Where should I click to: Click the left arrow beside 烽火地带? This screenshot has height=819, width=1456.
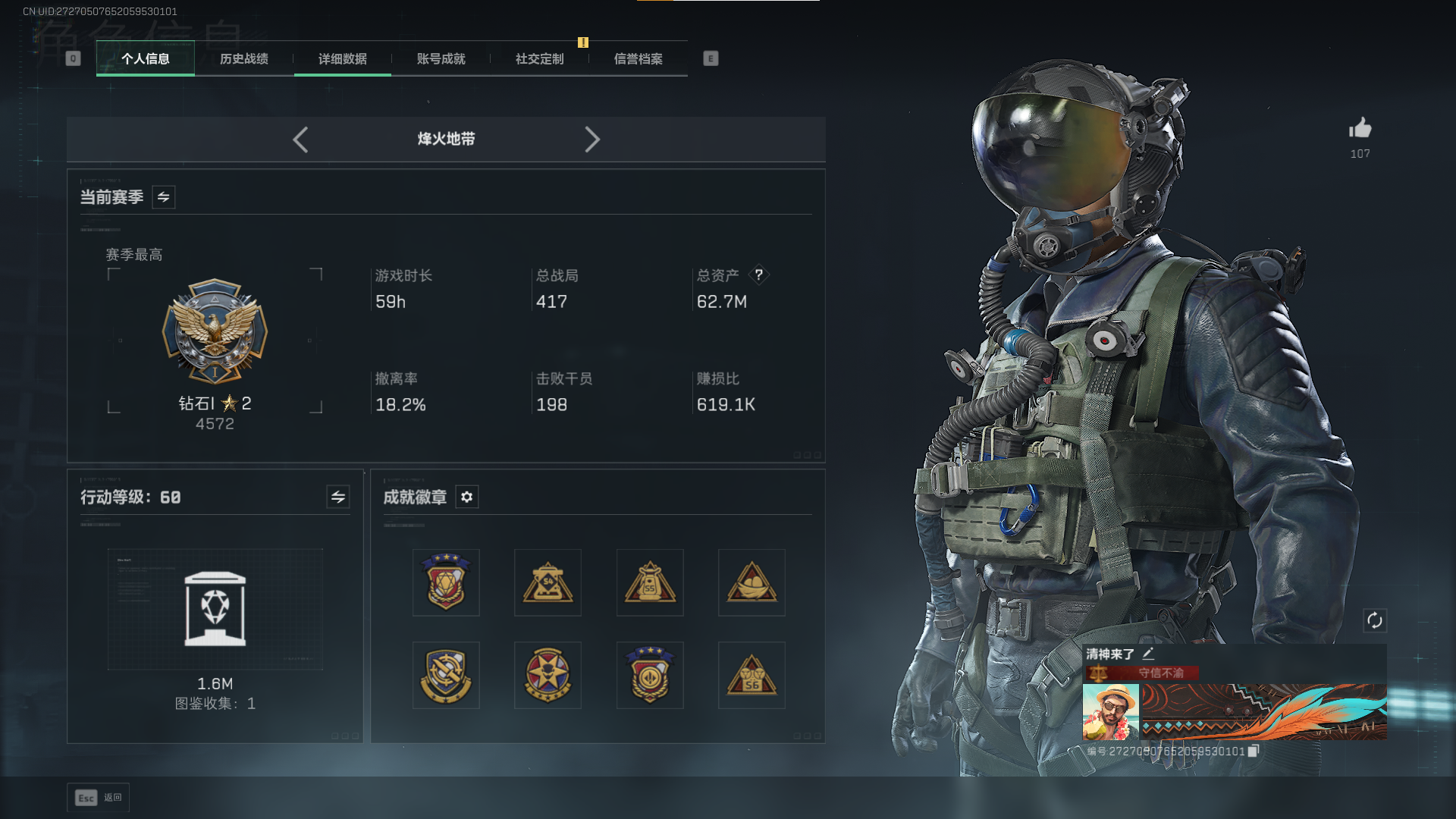(x=300, y=140)
